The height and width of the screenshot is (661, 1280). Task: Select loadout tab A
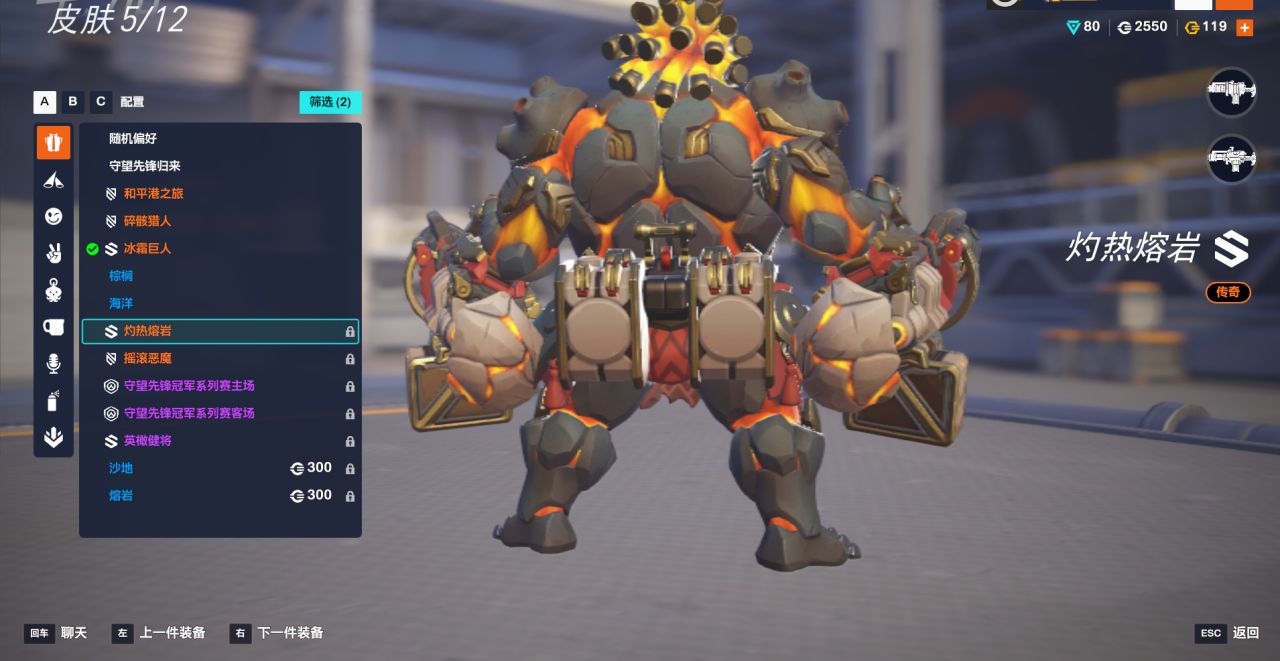point(44,102)
